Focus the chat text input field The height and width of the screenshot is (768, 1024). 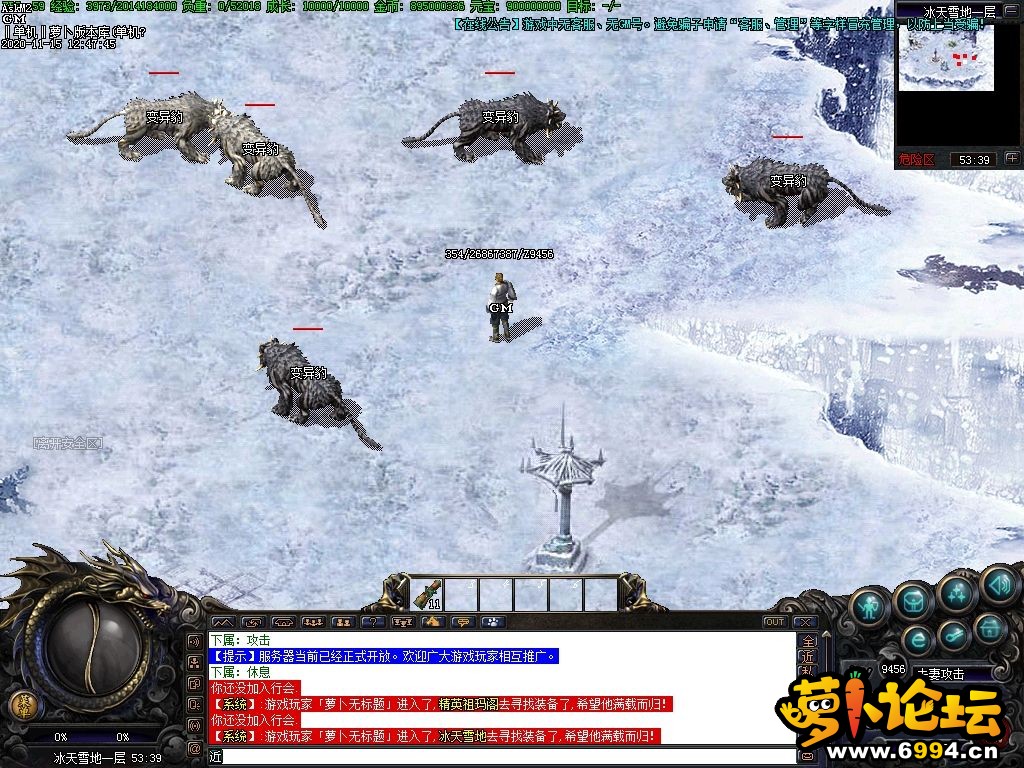click(x=500, y=757)
